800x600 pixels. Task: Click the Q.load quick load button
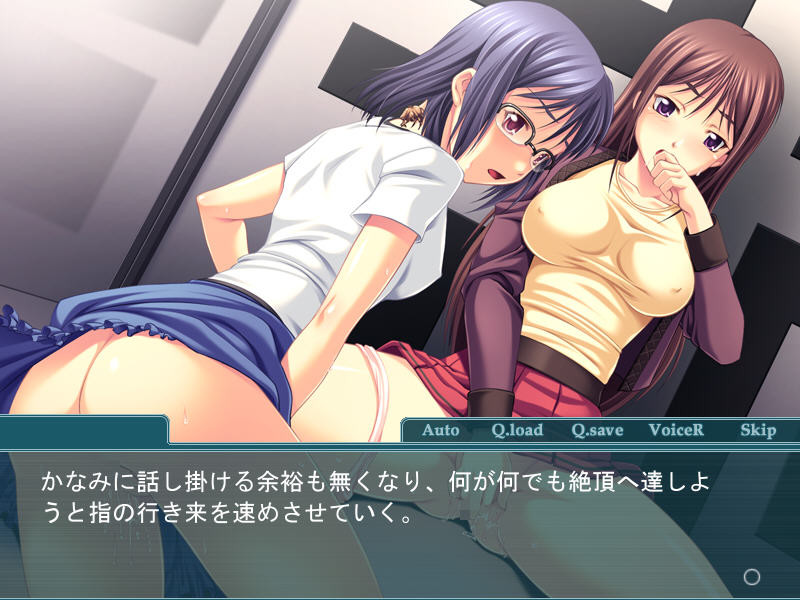[517, 430]
